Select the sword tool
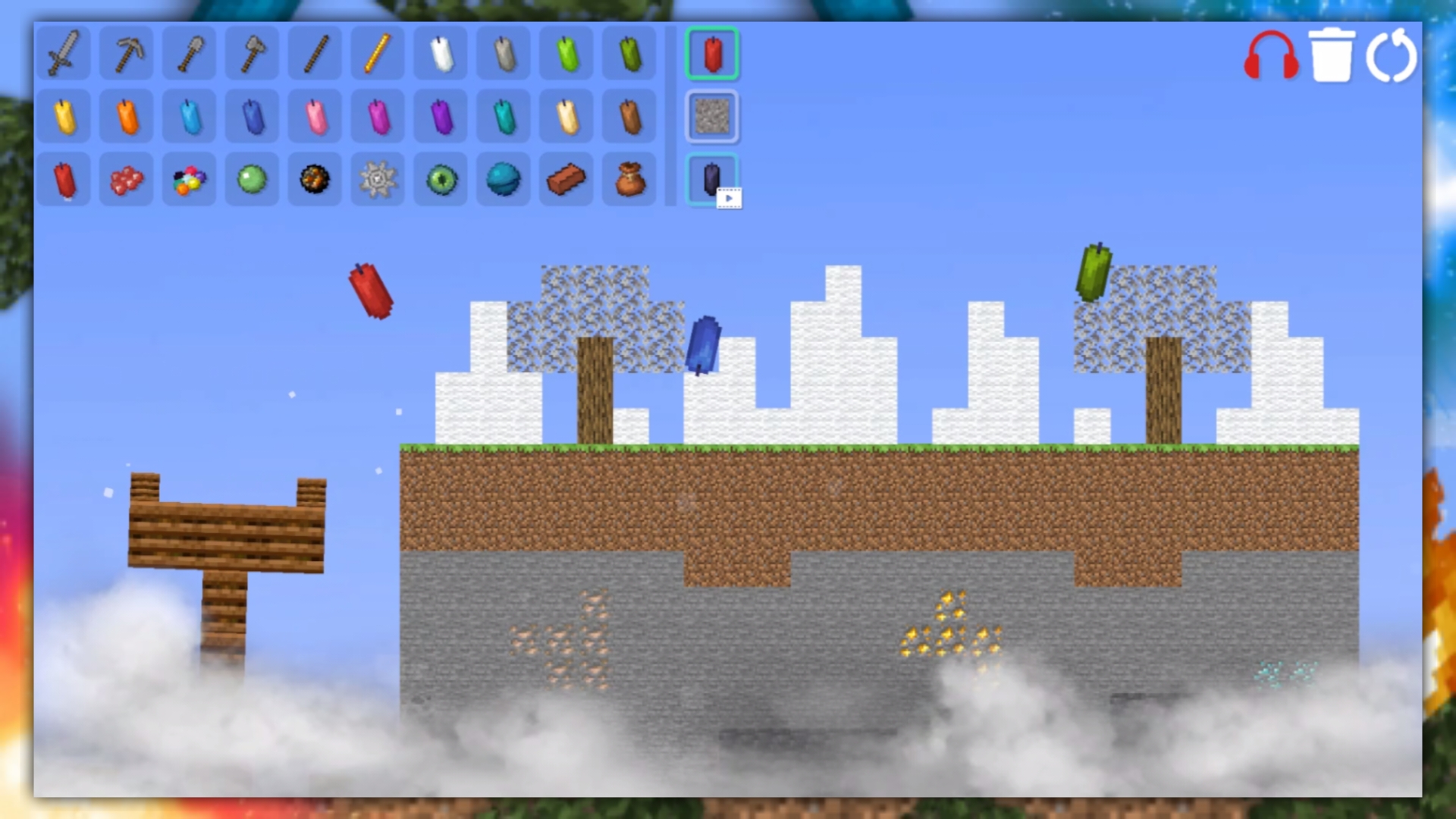 click(64, 53)
